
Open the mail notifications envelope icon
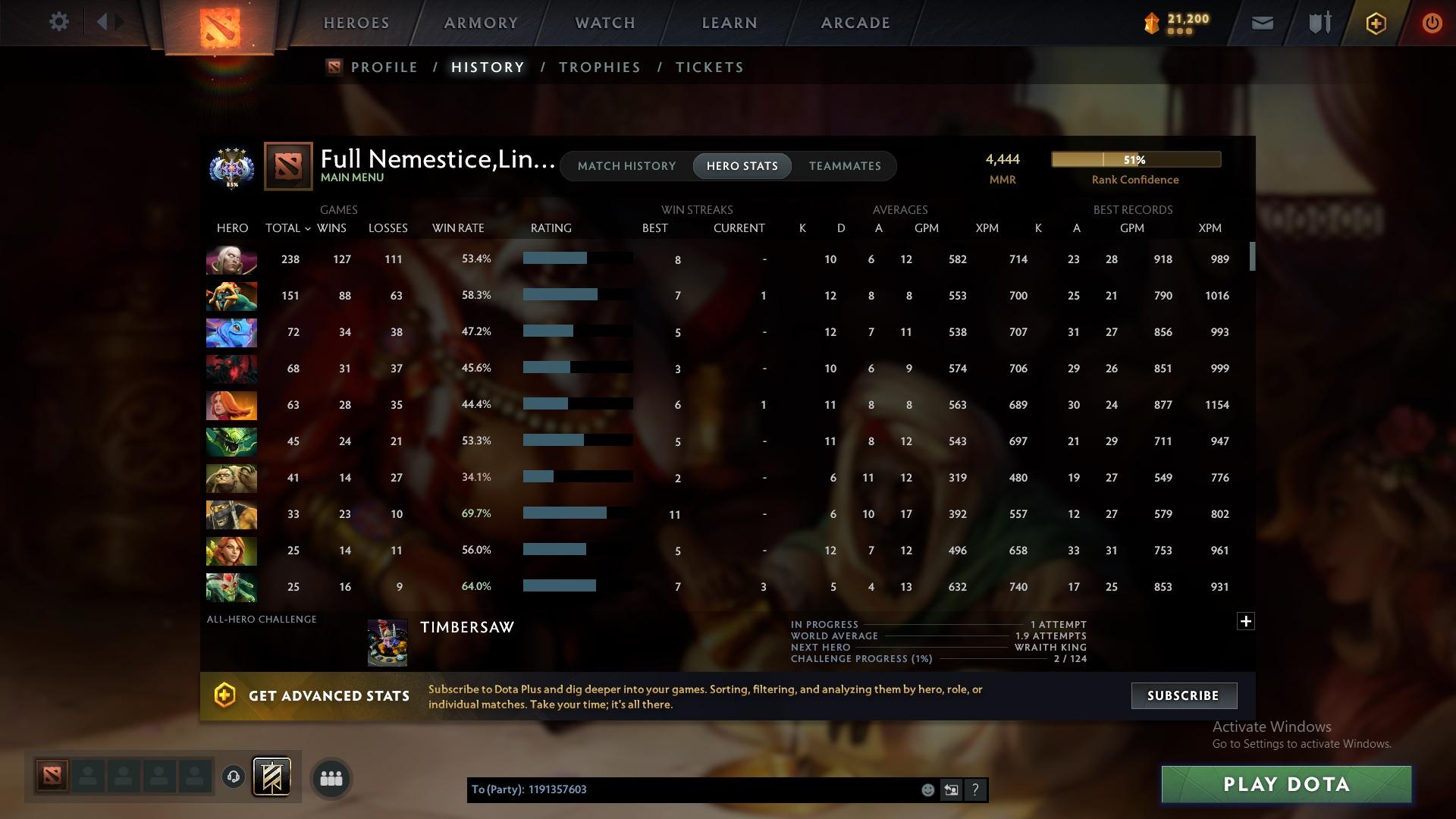click(x=1262, y=22)
